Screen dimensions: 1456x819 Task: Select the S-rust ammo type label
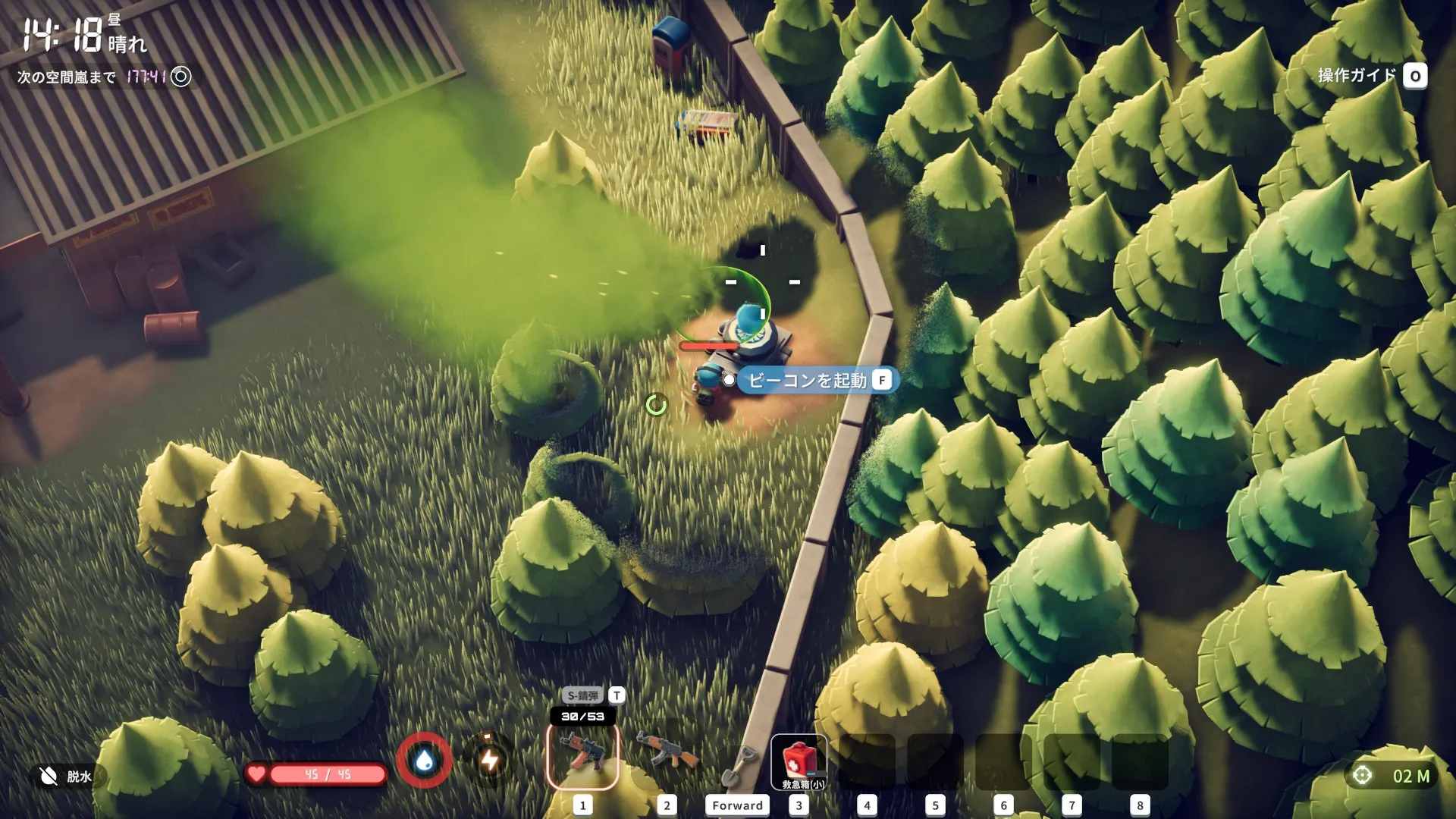[582, 695]
